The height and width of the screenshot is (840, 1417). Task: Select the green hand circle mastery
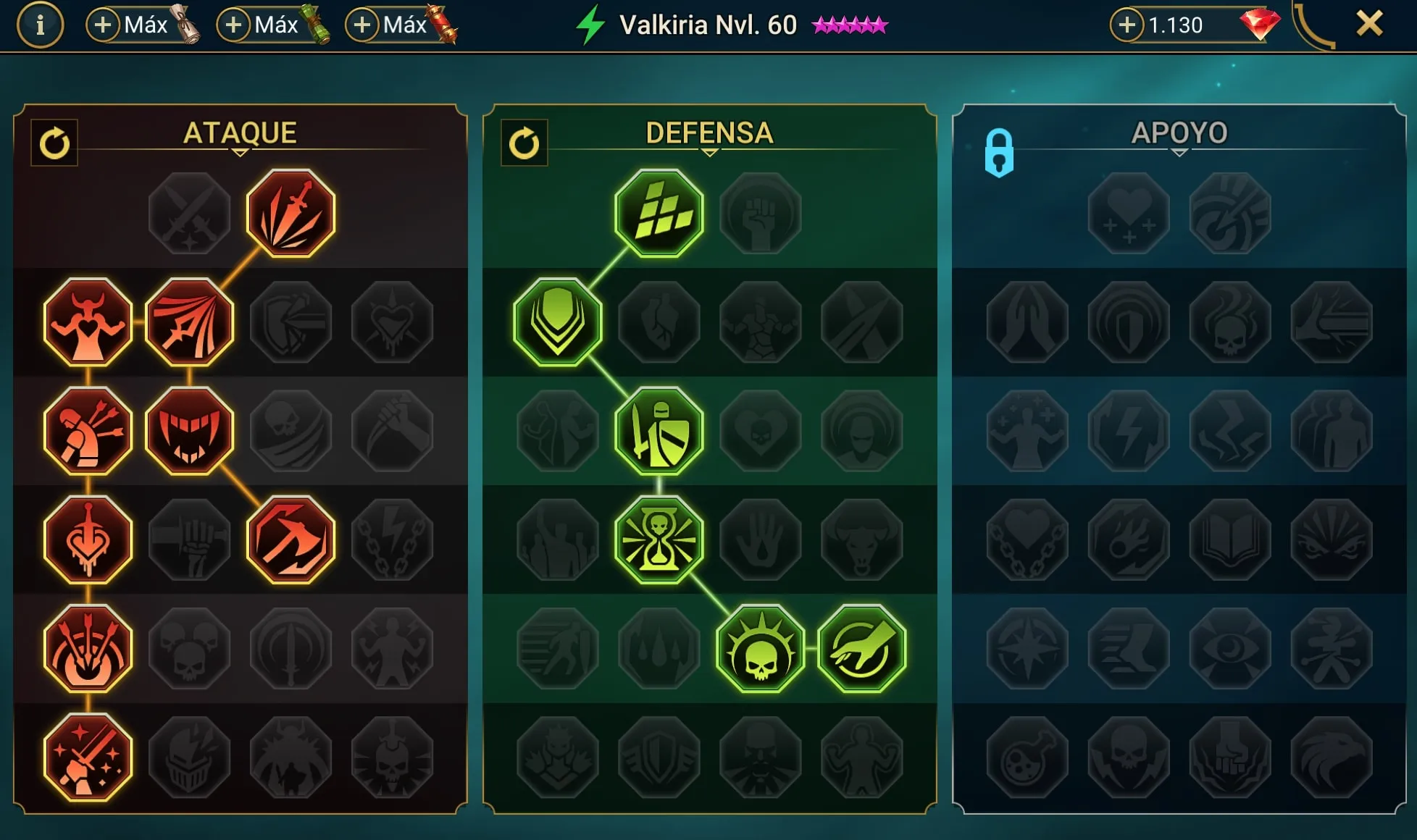[x=861, y=648]
